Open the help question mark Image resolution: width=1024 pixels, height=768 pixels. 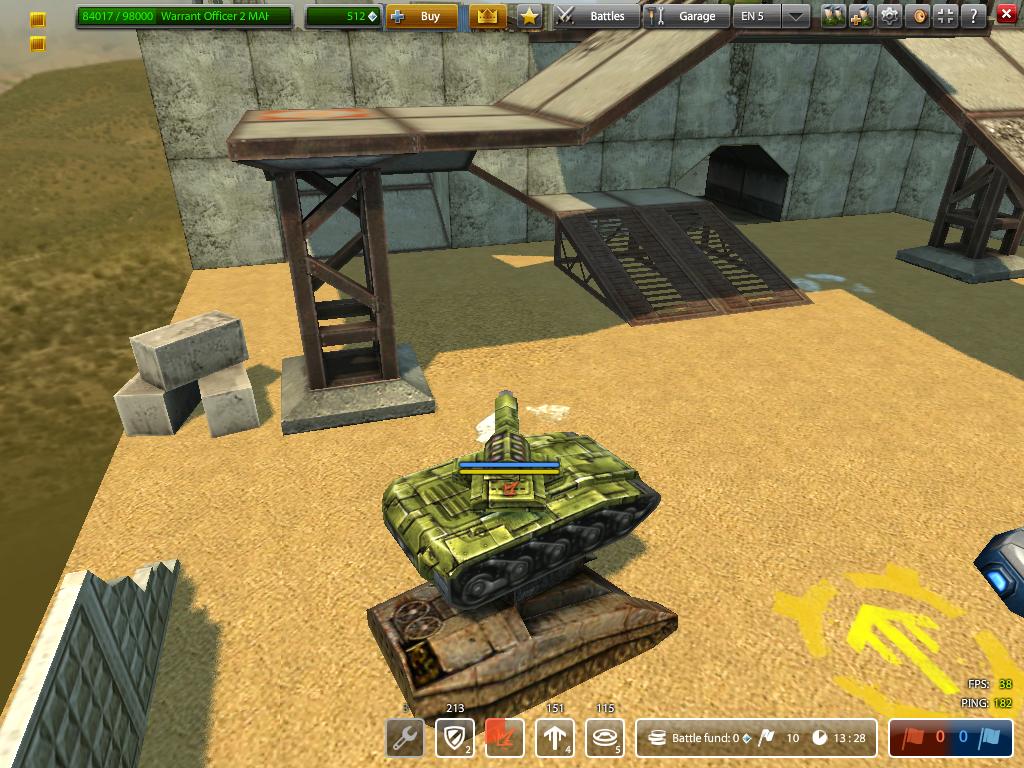point(973,16)
